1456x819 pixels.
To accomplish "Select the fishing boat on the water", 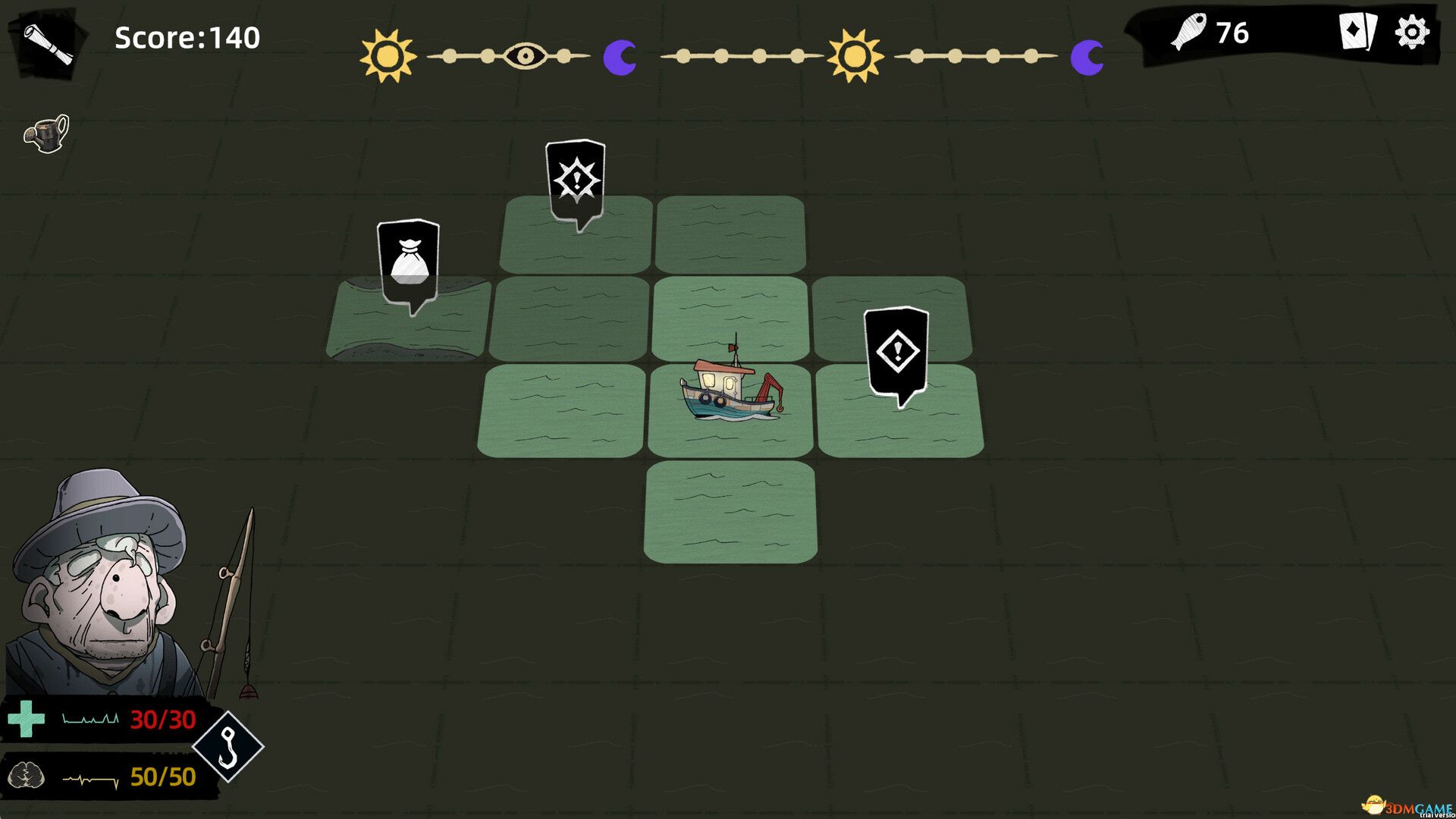I will coord(730,391).
